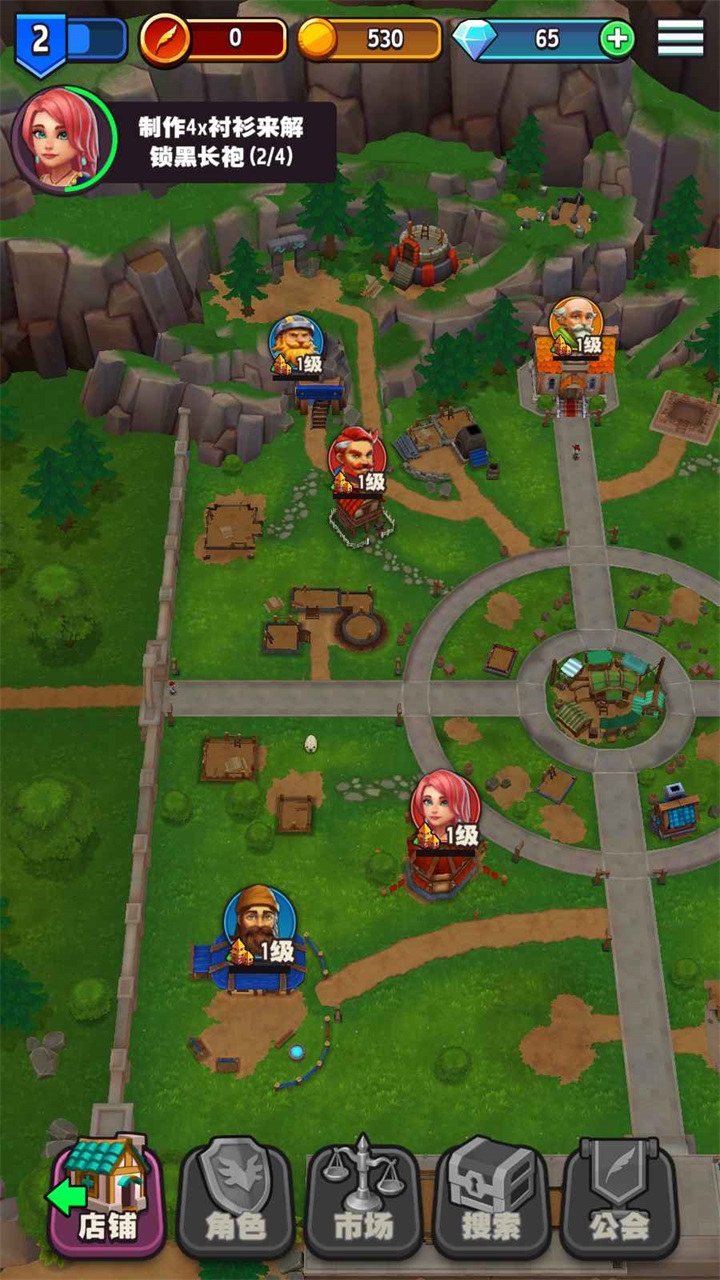
Task: Select the blond helmeted dwarf marker
Action: (296, 343)
